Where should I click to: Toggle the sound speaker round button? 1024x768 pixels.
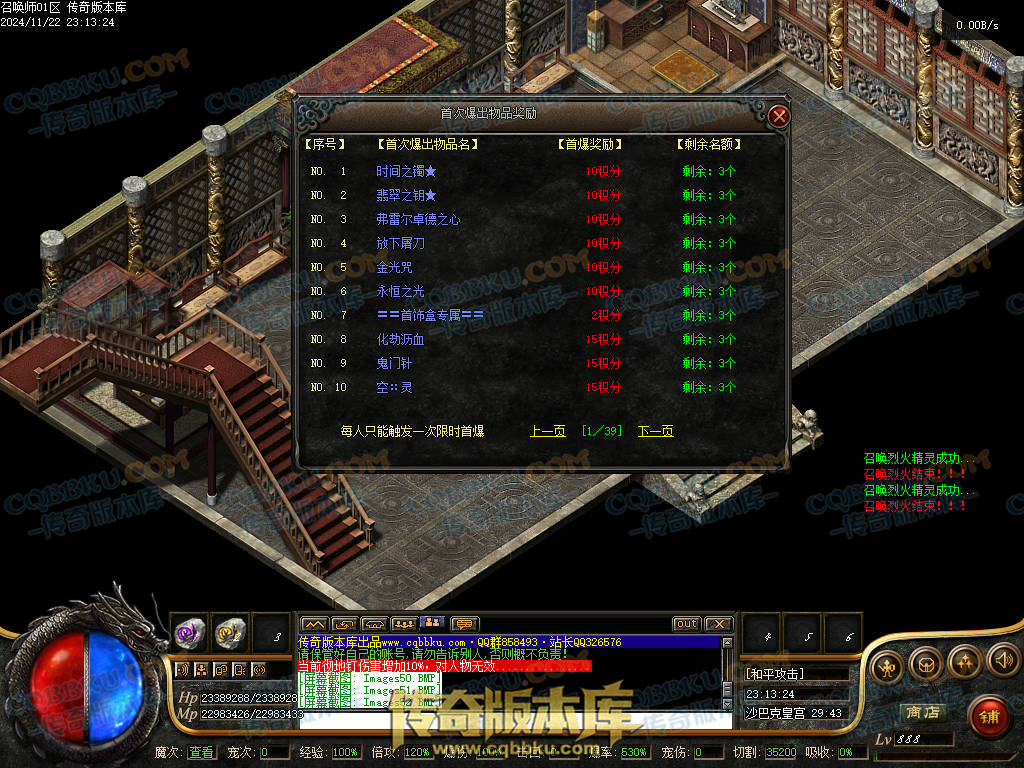(x=1003, y=660)
